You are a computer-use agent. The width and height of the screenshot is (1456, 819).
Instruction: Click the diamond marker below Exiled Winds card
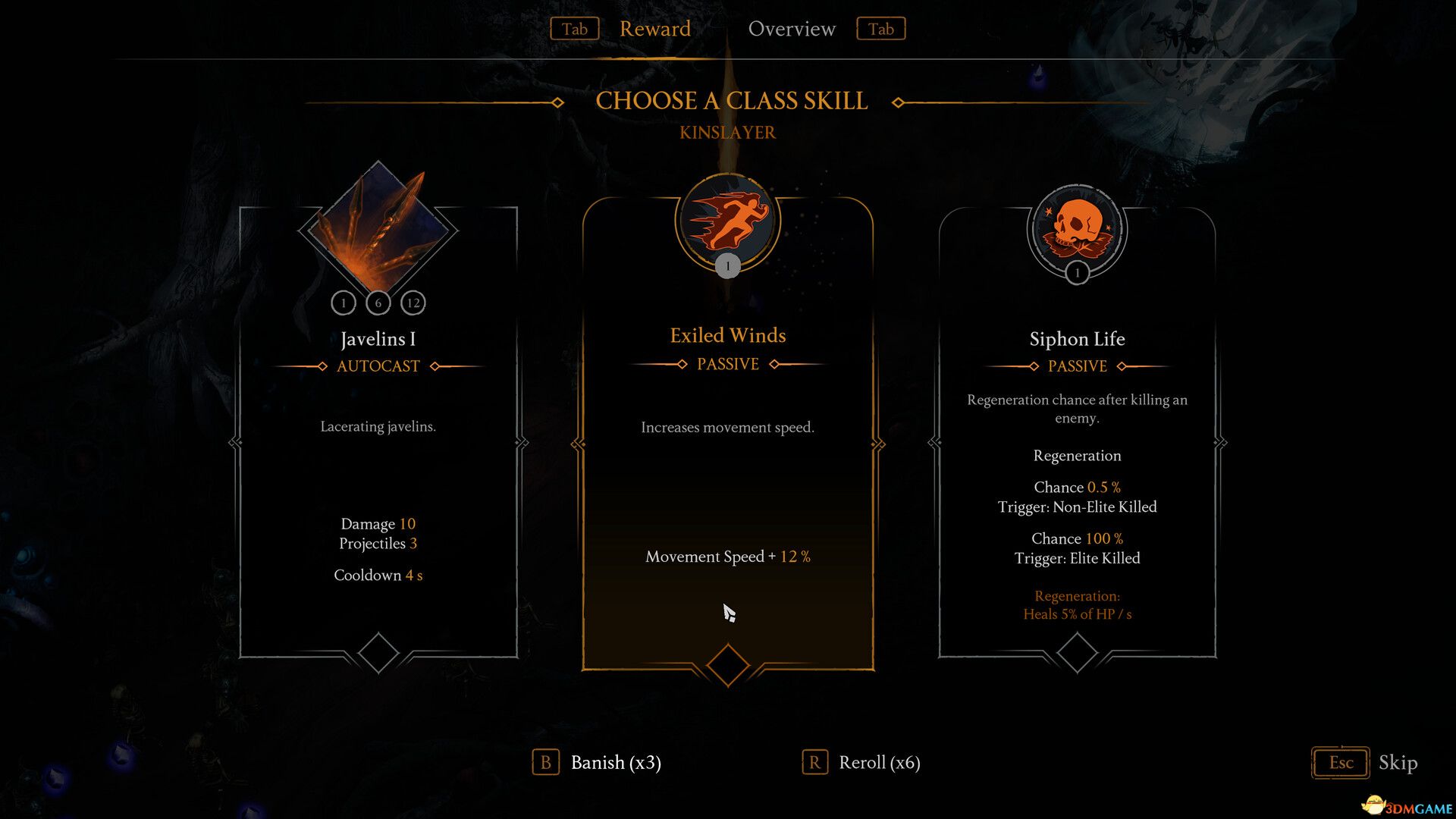(x=727, y=661)
